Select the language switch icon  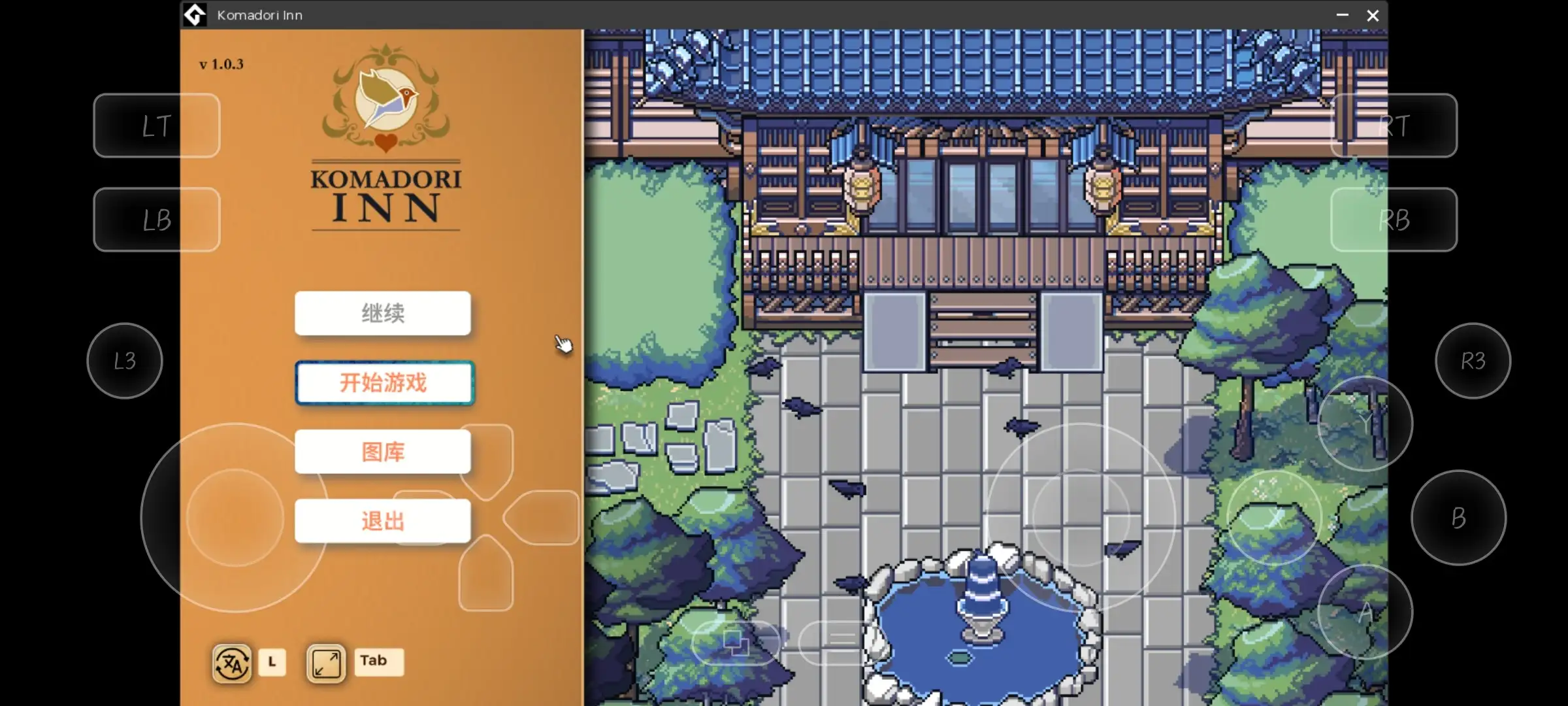pyautogui.click(x=231, y=662)
